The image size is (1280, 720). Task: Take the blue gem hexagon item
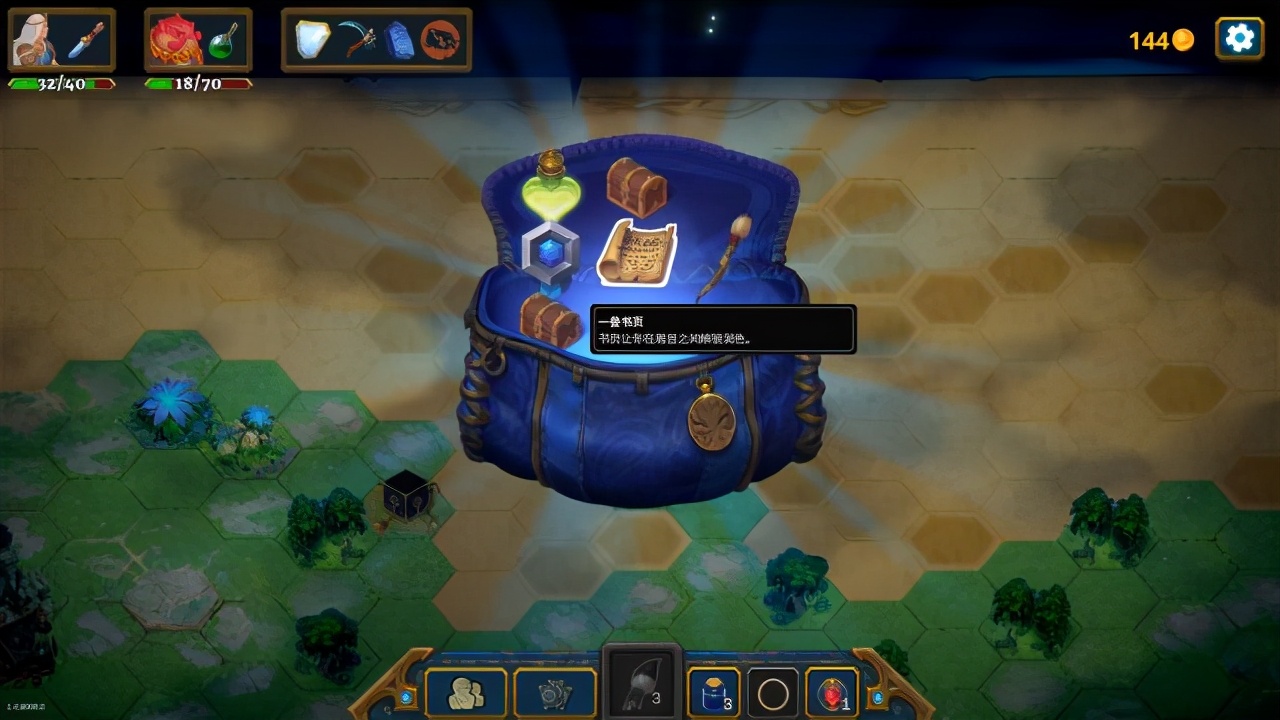(x=549, y=252)
